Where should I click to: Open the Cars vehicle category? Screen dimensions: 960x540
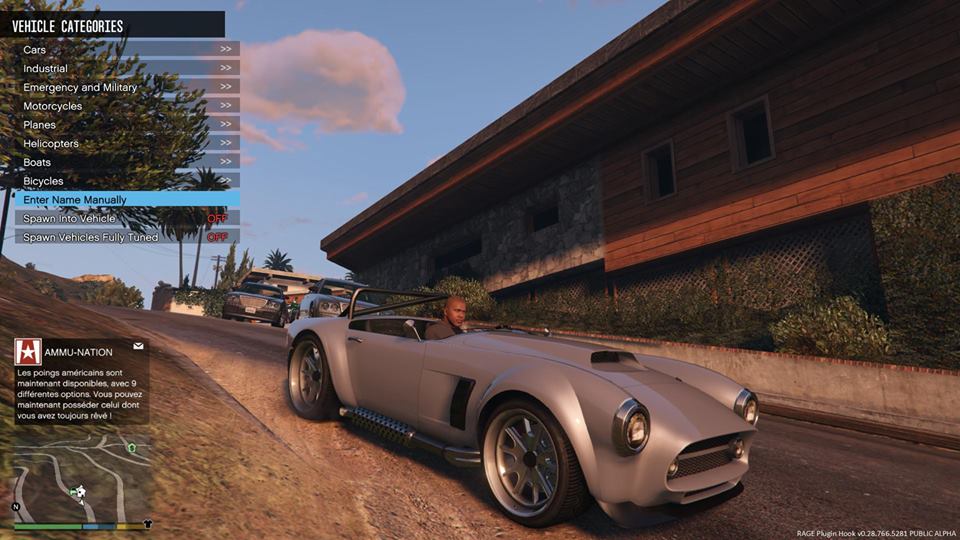point(125,49)
